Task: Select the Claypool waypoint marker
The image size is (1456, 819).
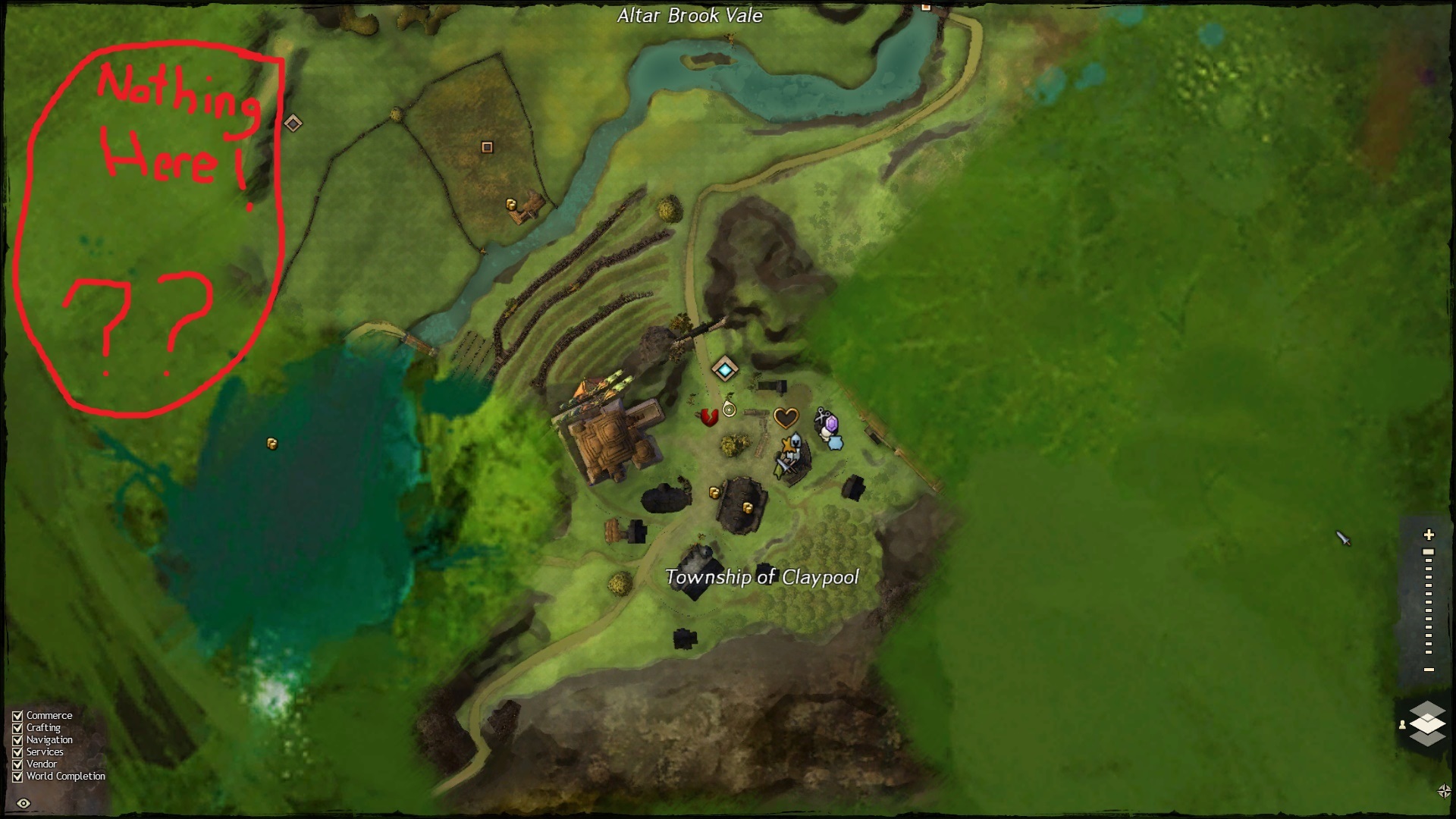Action: click(x=725, y=369)
